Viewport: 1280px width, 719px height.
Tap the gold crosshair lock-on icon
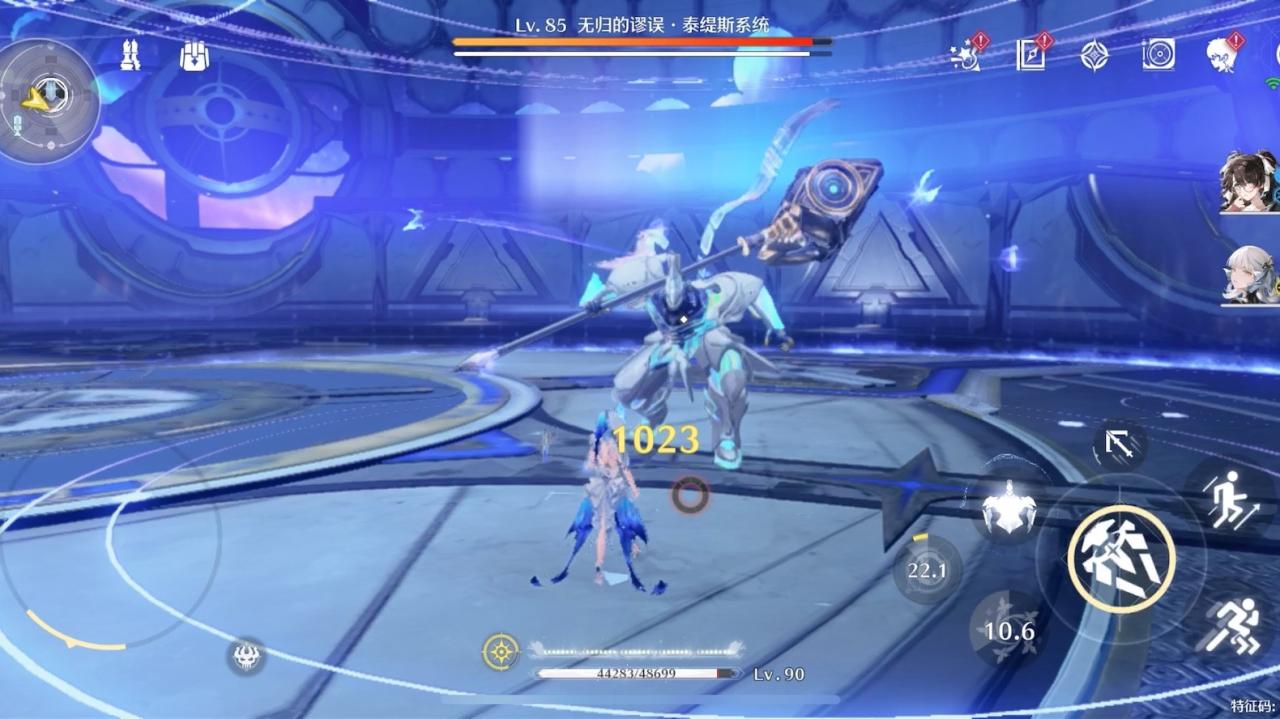pos(500,652)
